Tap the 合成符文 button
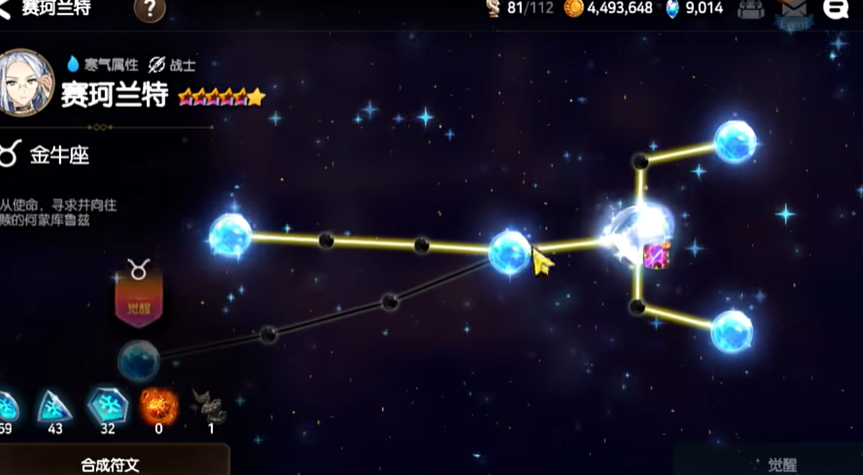The height and width of the screenshot is (475, 863). (110, 464)
